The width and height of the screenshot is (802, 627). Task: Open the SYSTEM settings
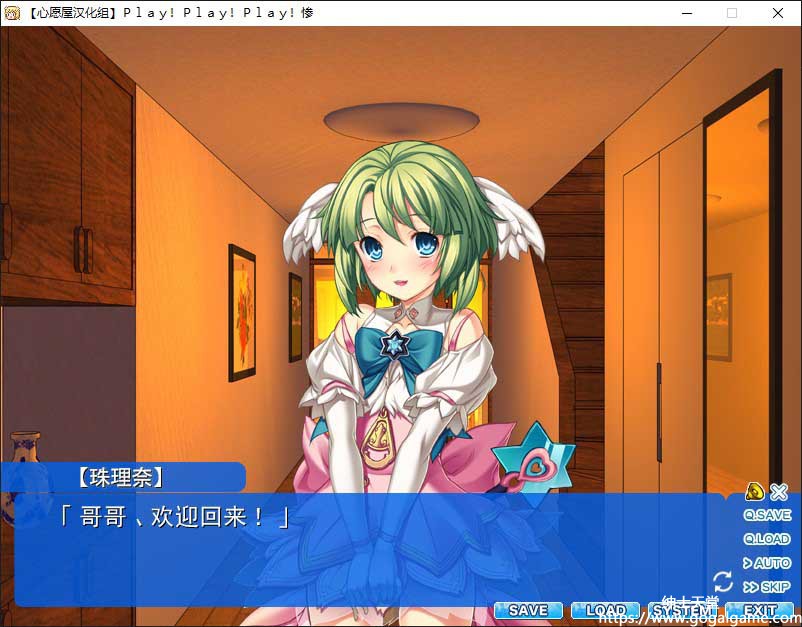[682, 610]
